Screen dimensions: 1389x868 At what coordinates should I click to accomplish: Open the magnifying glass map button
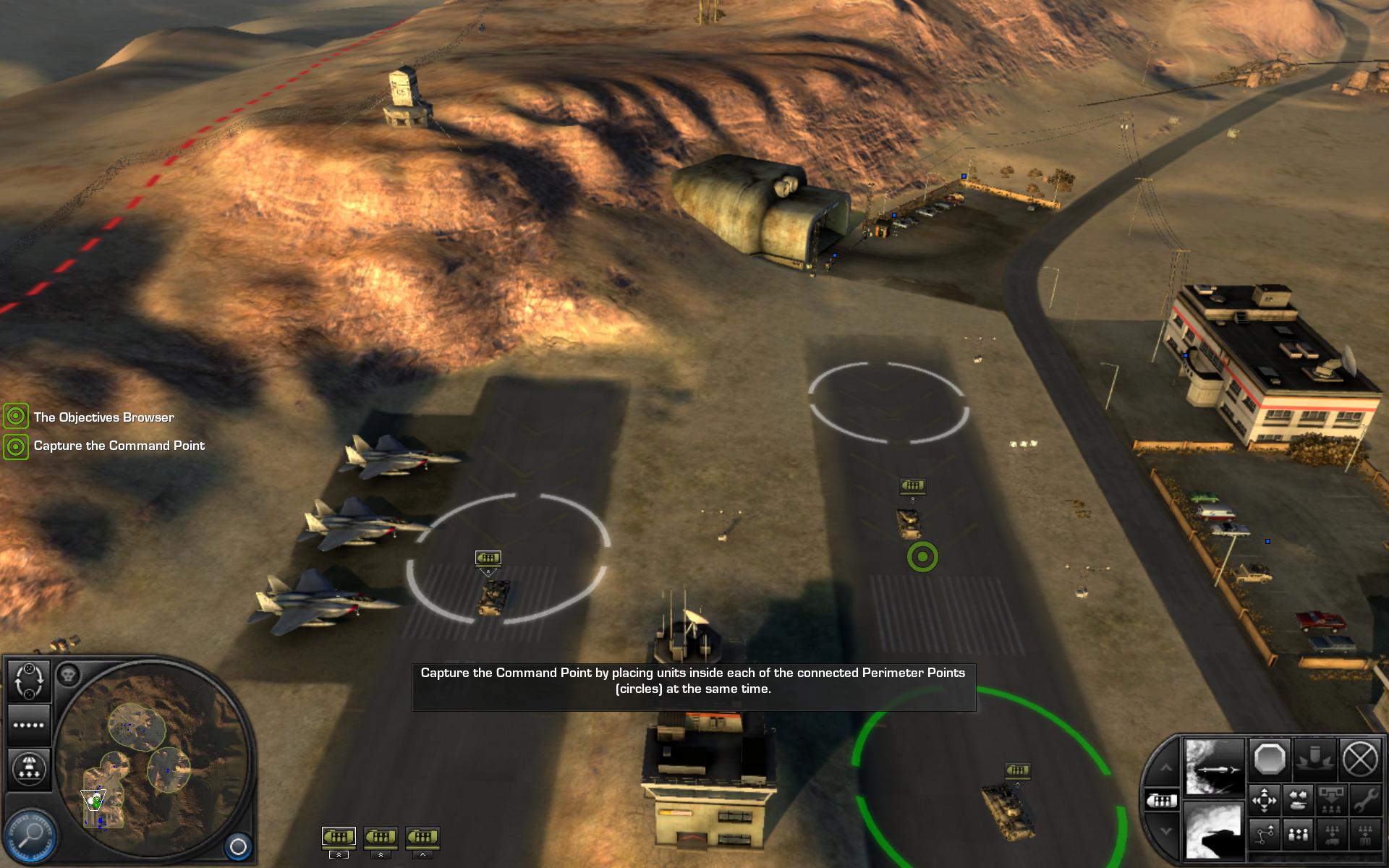coord(30,835)
